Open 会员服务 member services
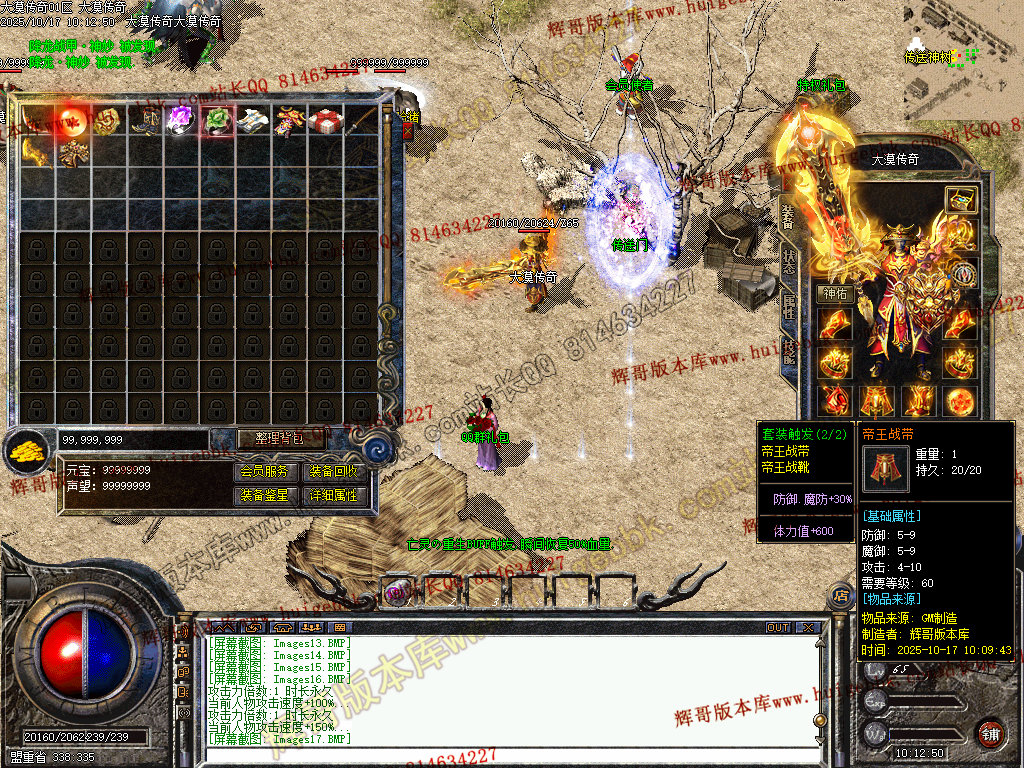This screenshot has height=768, width=1024. (265, 472)
